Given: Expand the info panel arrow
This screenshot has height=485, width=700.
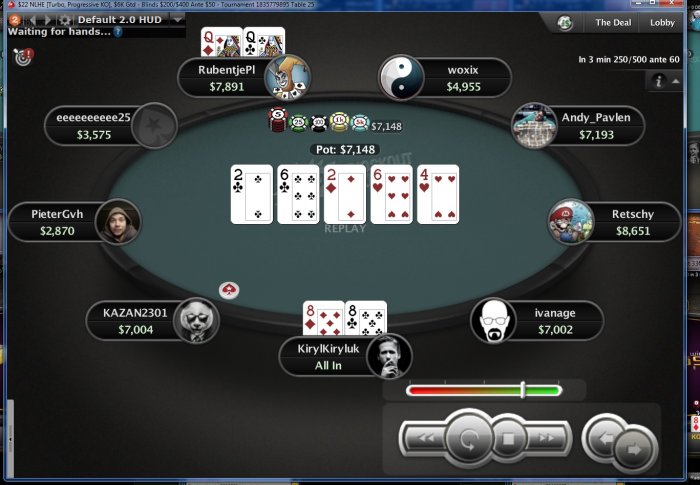Looking at the screenshot, I should pos(676,82).
